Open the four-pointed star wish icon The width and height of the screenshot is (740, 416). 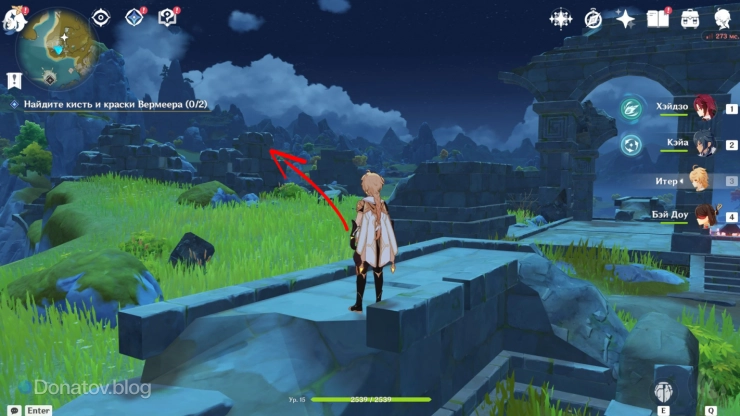pos(625,19)
